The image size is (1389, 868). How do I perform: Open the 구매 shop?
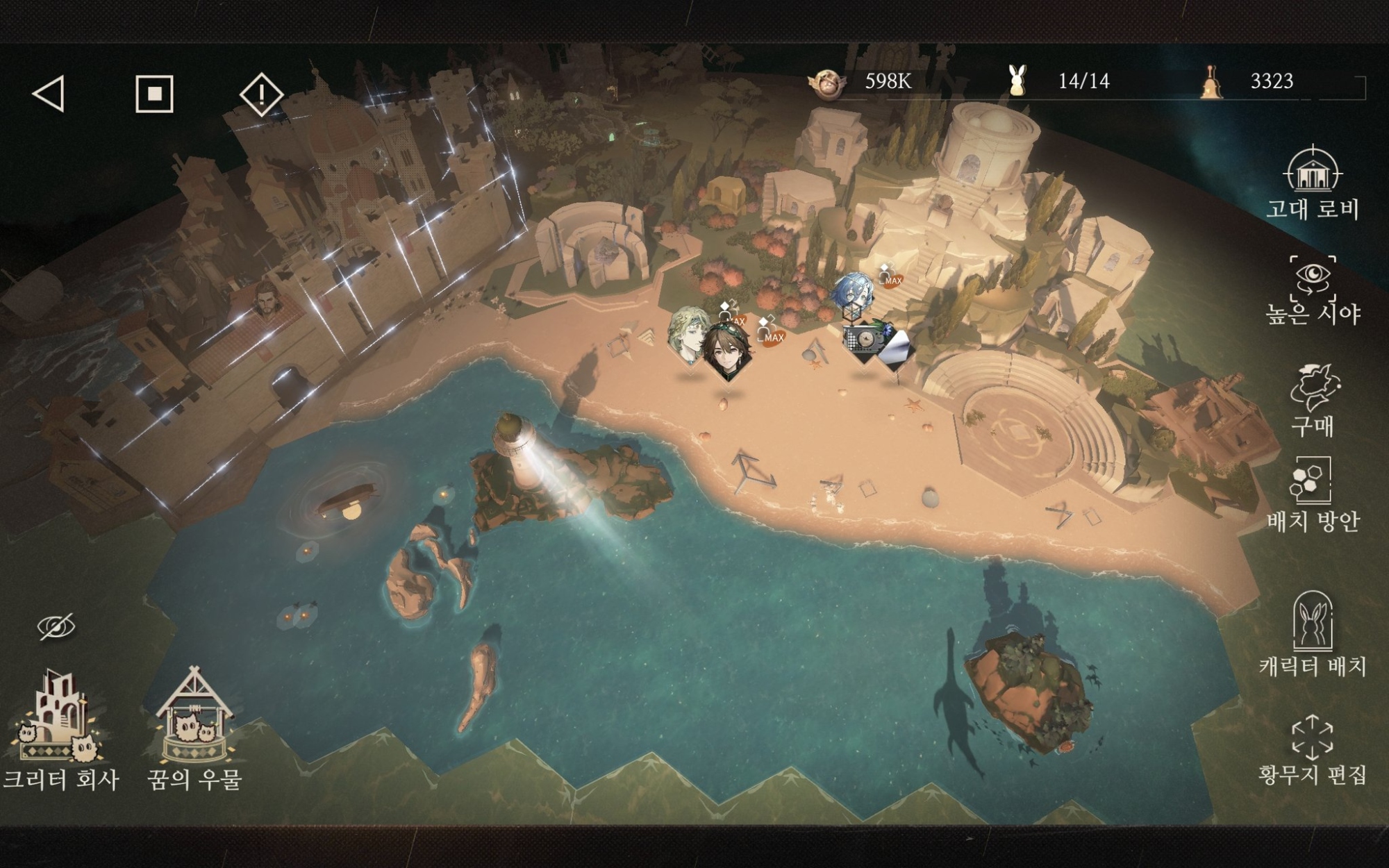[1312, 400]
